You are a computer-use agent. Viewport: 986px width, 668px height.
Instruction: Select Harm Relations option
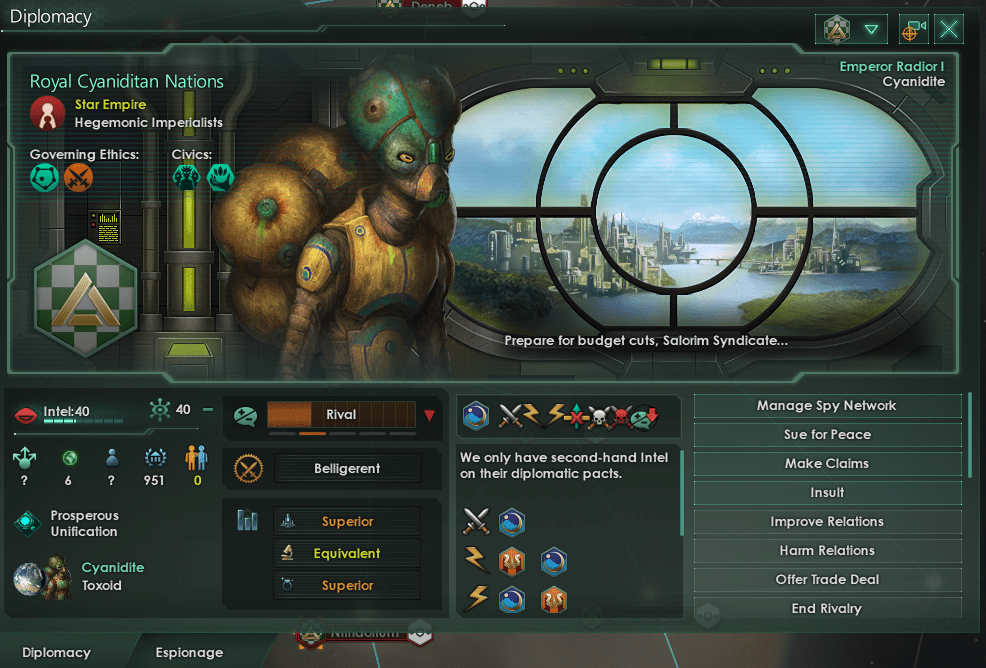[x=826, y=551]
